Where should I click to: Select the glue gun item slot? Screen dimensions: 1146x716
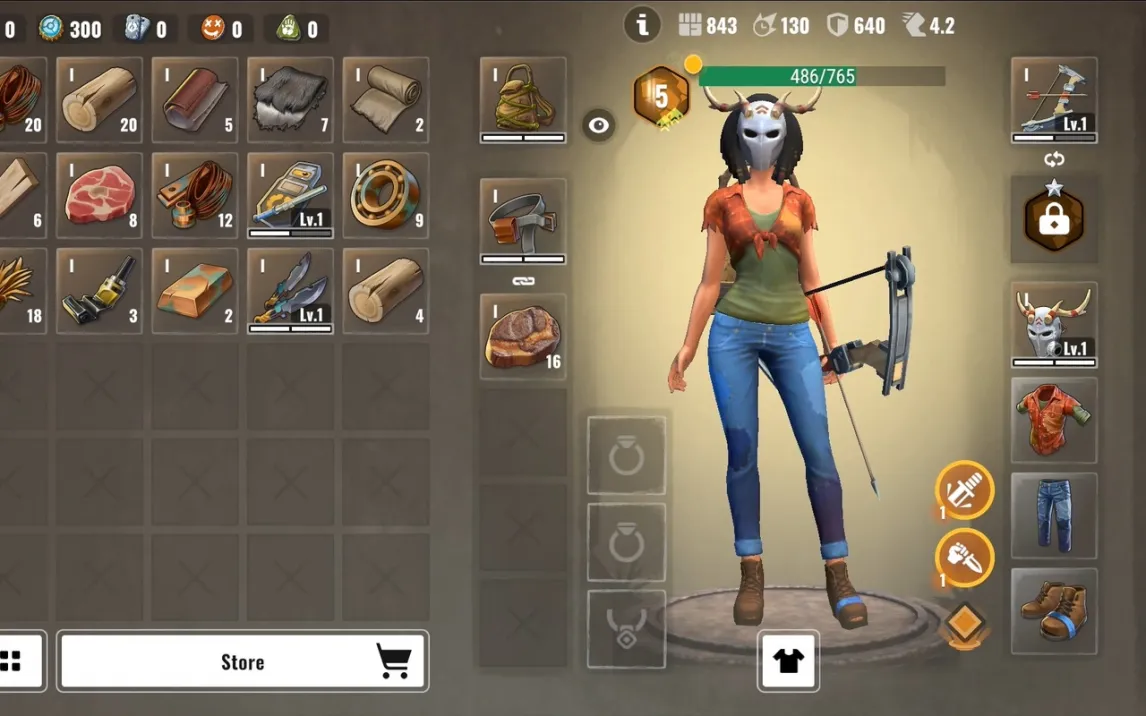[100, 291]
